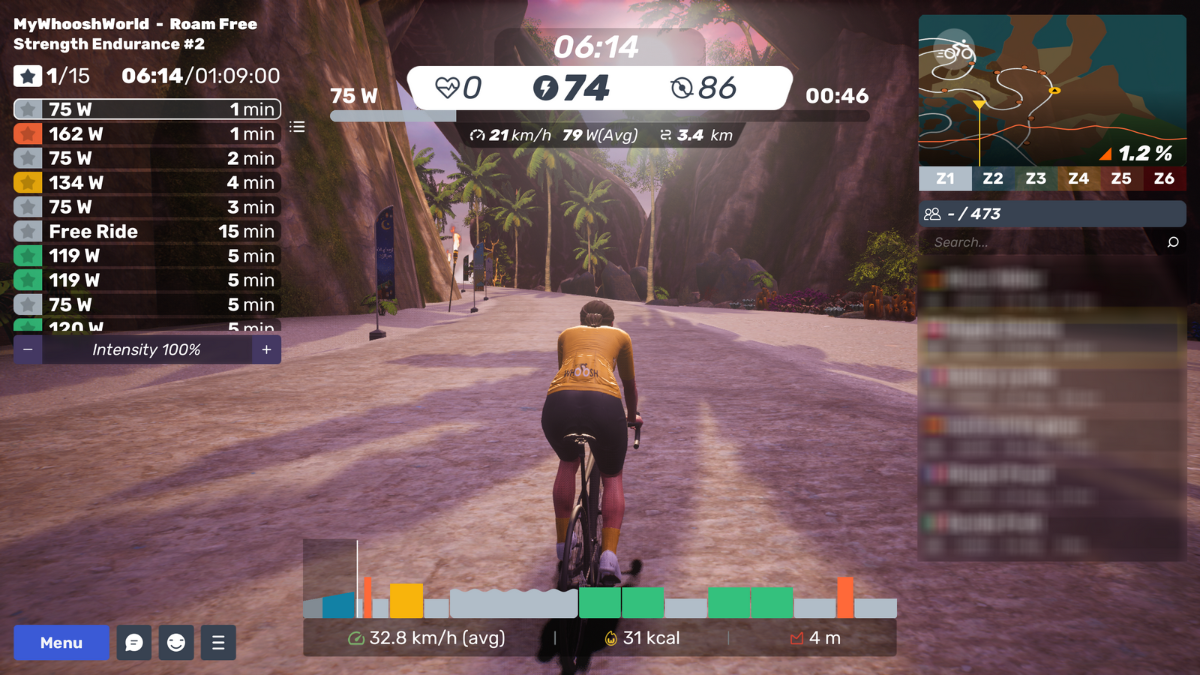
Task: Click the rider count header bar
Action: [x=1052, y=213]
